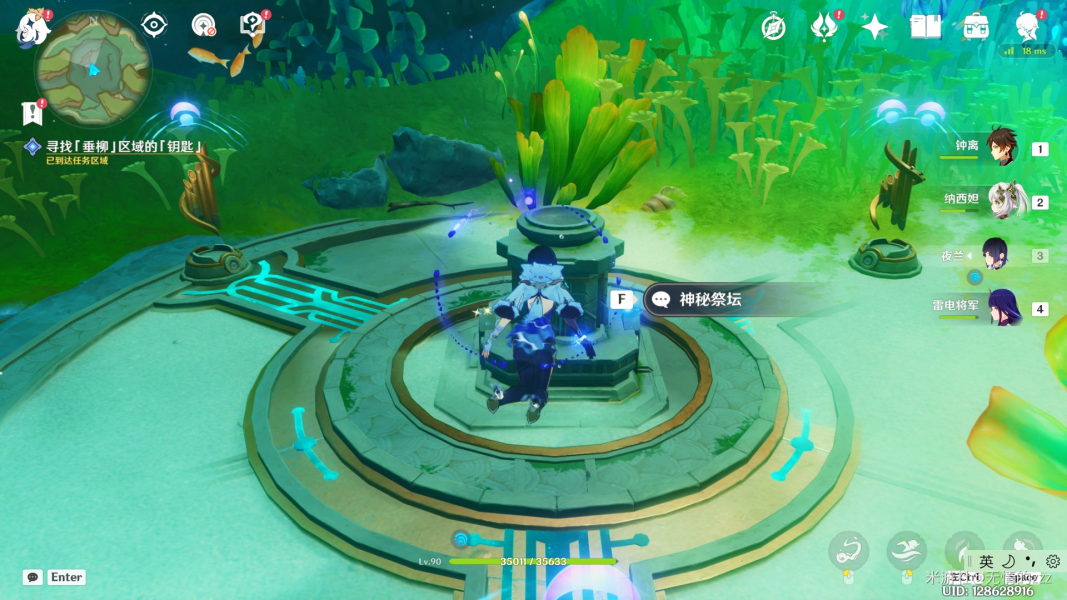Open the character profile head icon
This screenshot has height=600, width=1067.
1026,27
